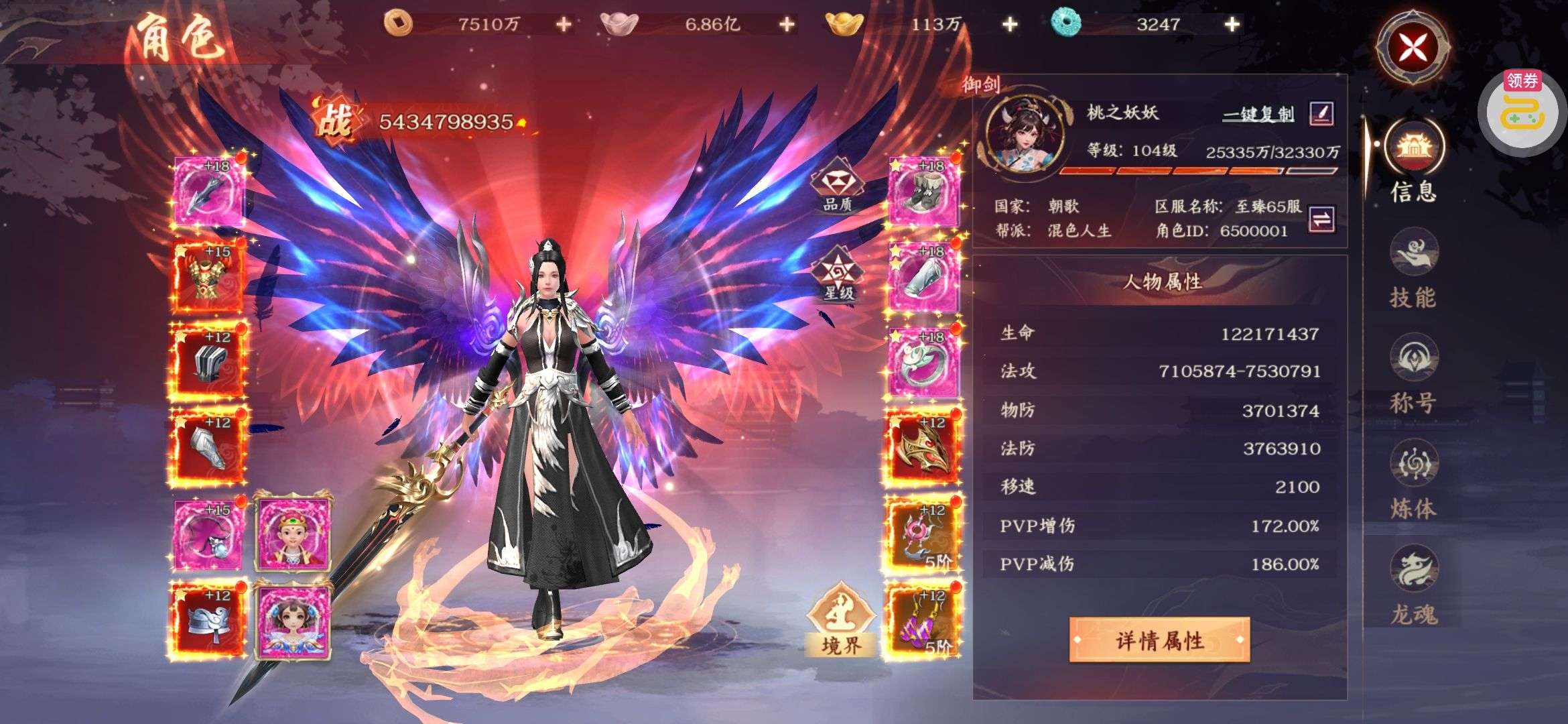Add more copper coins with plus button
1568x724 pixels.
(x=564, y=25)
